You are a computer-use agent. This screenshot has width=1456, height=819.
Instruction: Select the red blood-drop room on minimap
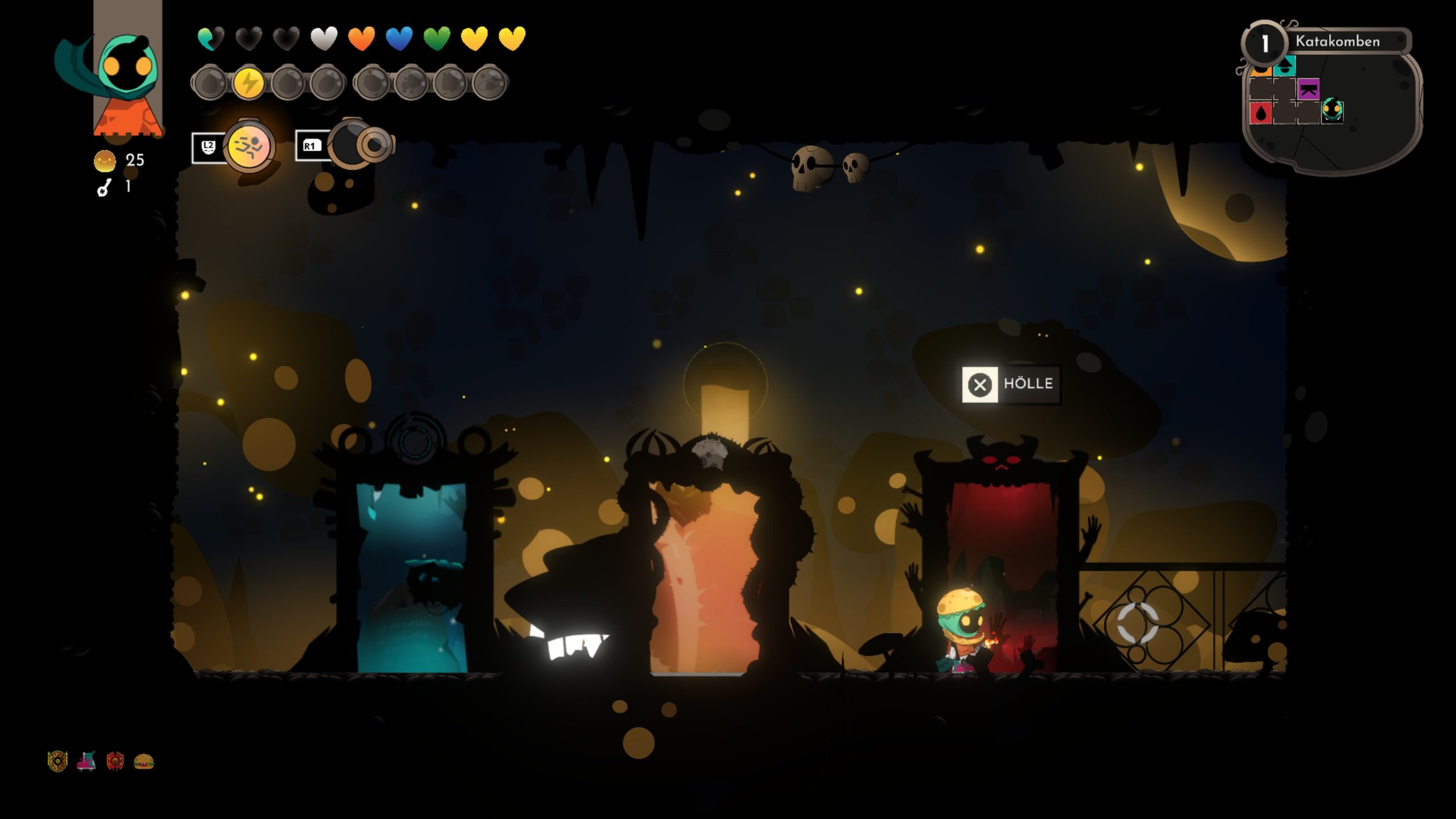tap(1261, 113)
